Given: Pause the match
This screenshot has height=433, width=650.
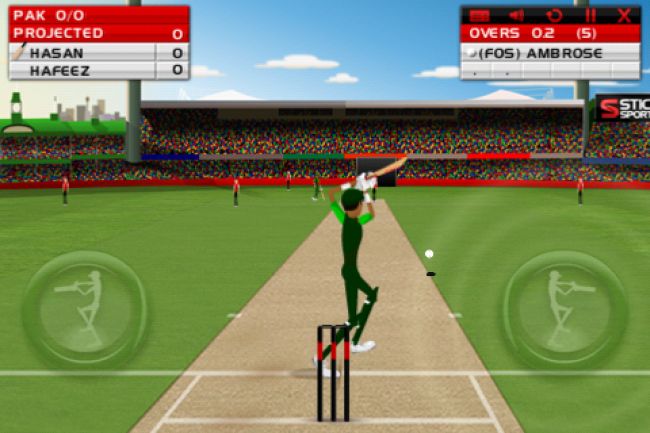Looking at the screenshot, I should pos(590,15).
